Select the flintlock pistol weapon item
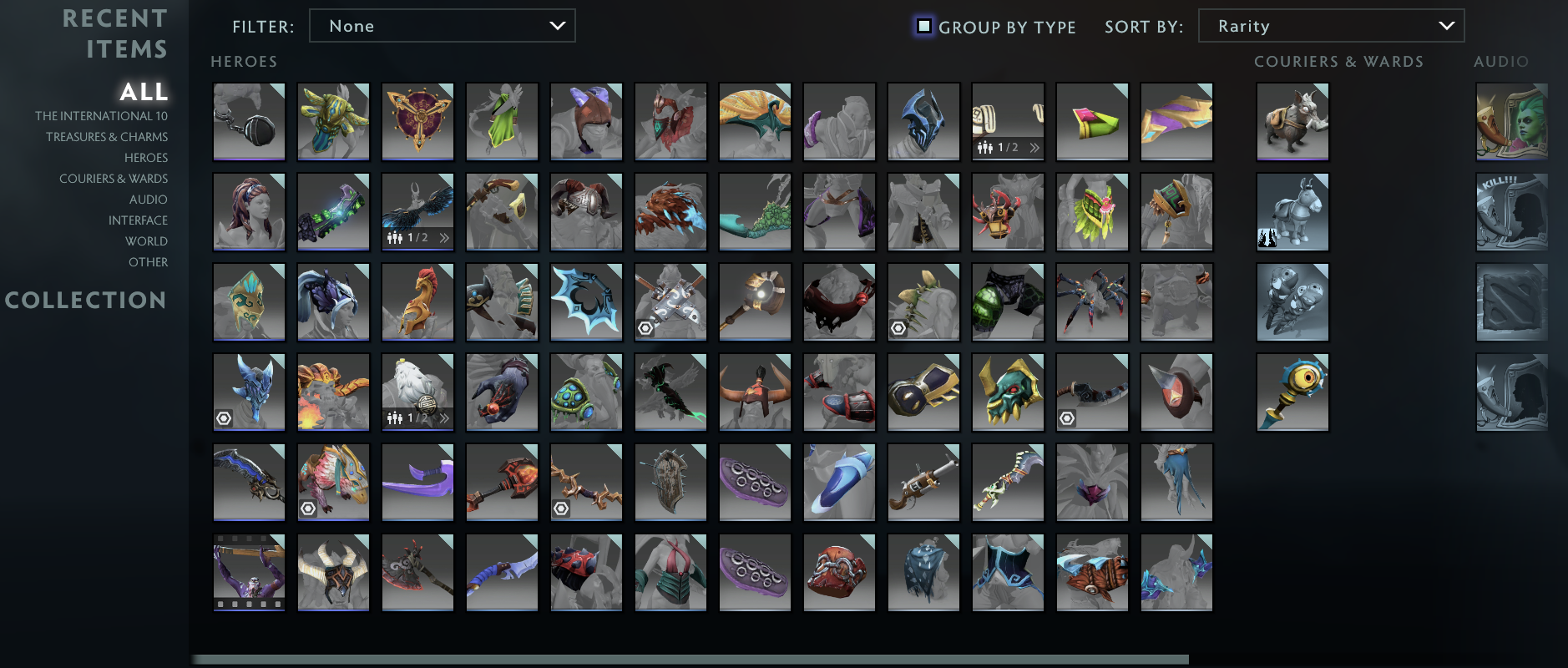1568x668 pixels. [x=923, y=482]
